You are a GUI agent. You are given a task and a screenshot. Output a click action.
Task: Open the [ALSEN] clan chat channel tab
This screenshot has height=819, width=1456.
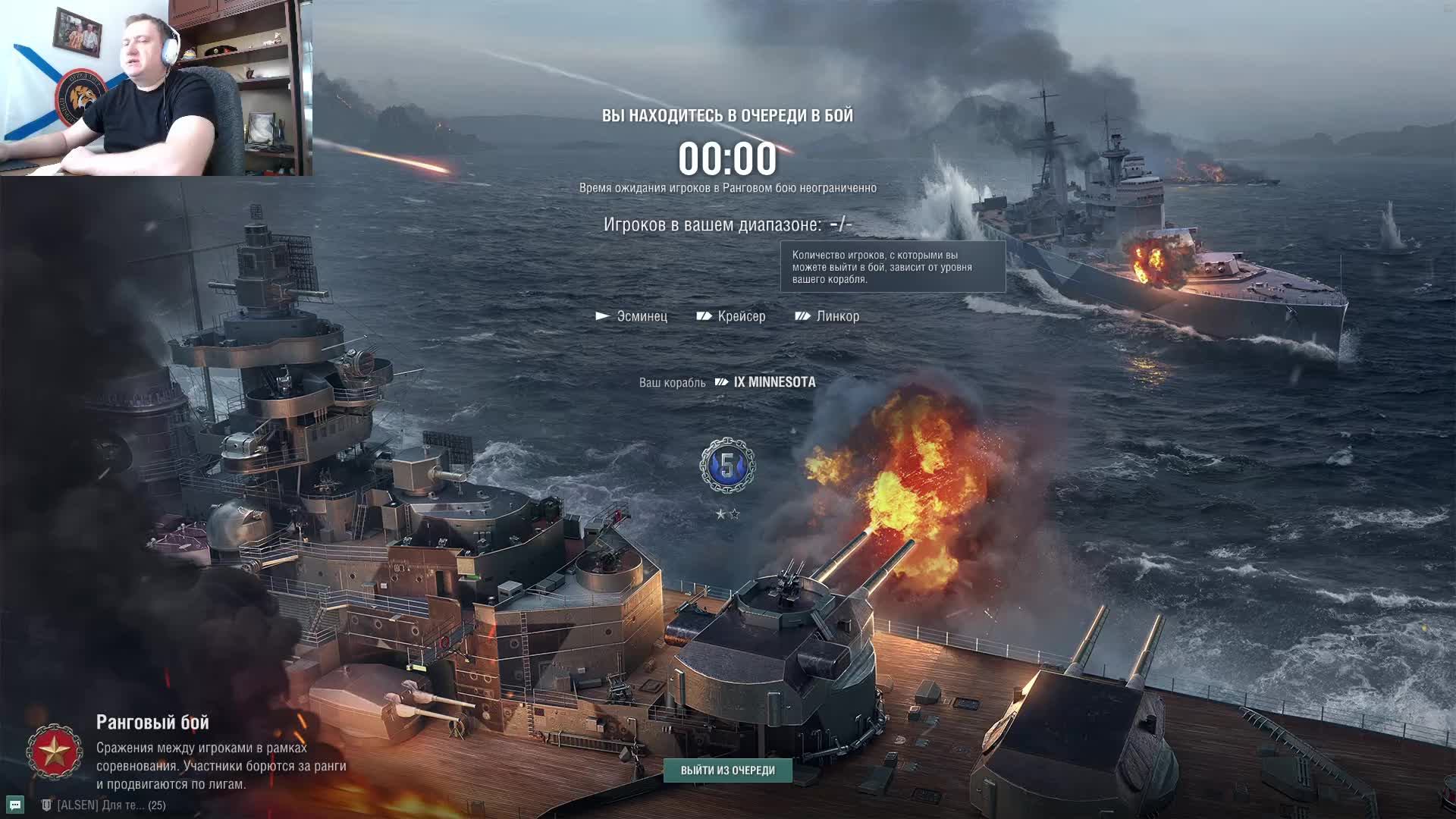[x=103, y=805]
